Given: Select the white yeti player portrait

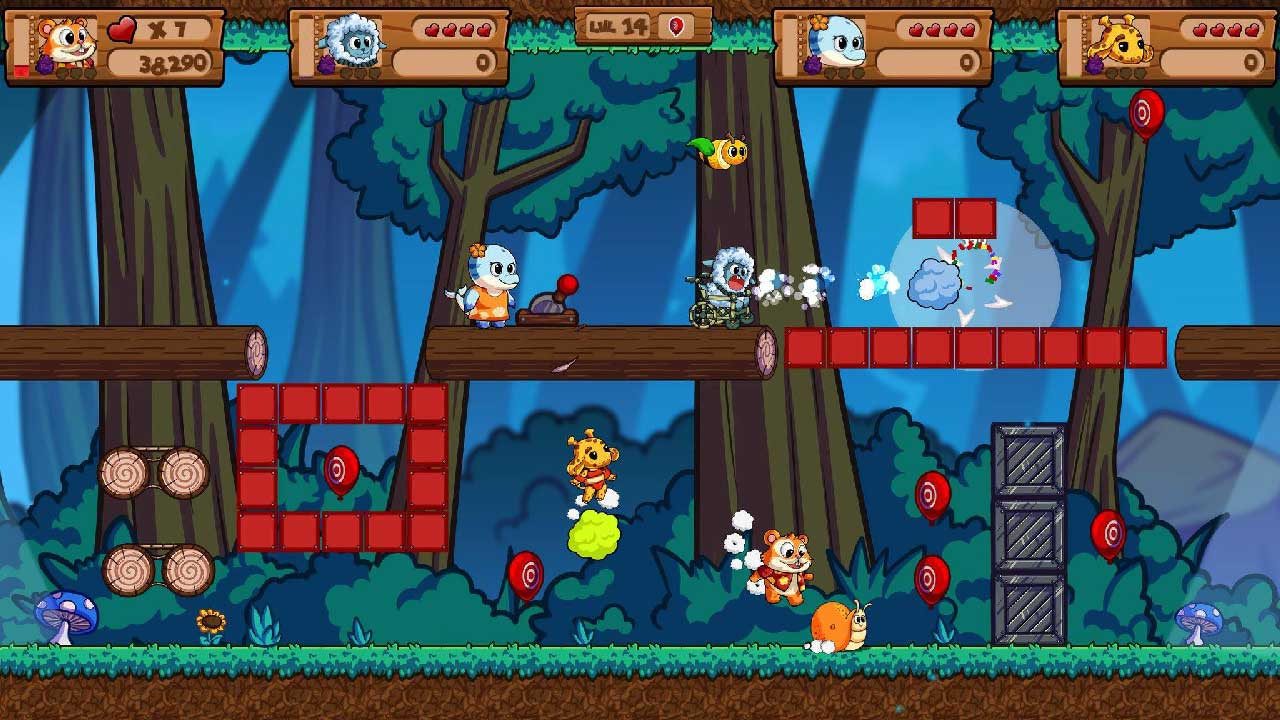Looking at the screenshot, I should coord(349,42).
